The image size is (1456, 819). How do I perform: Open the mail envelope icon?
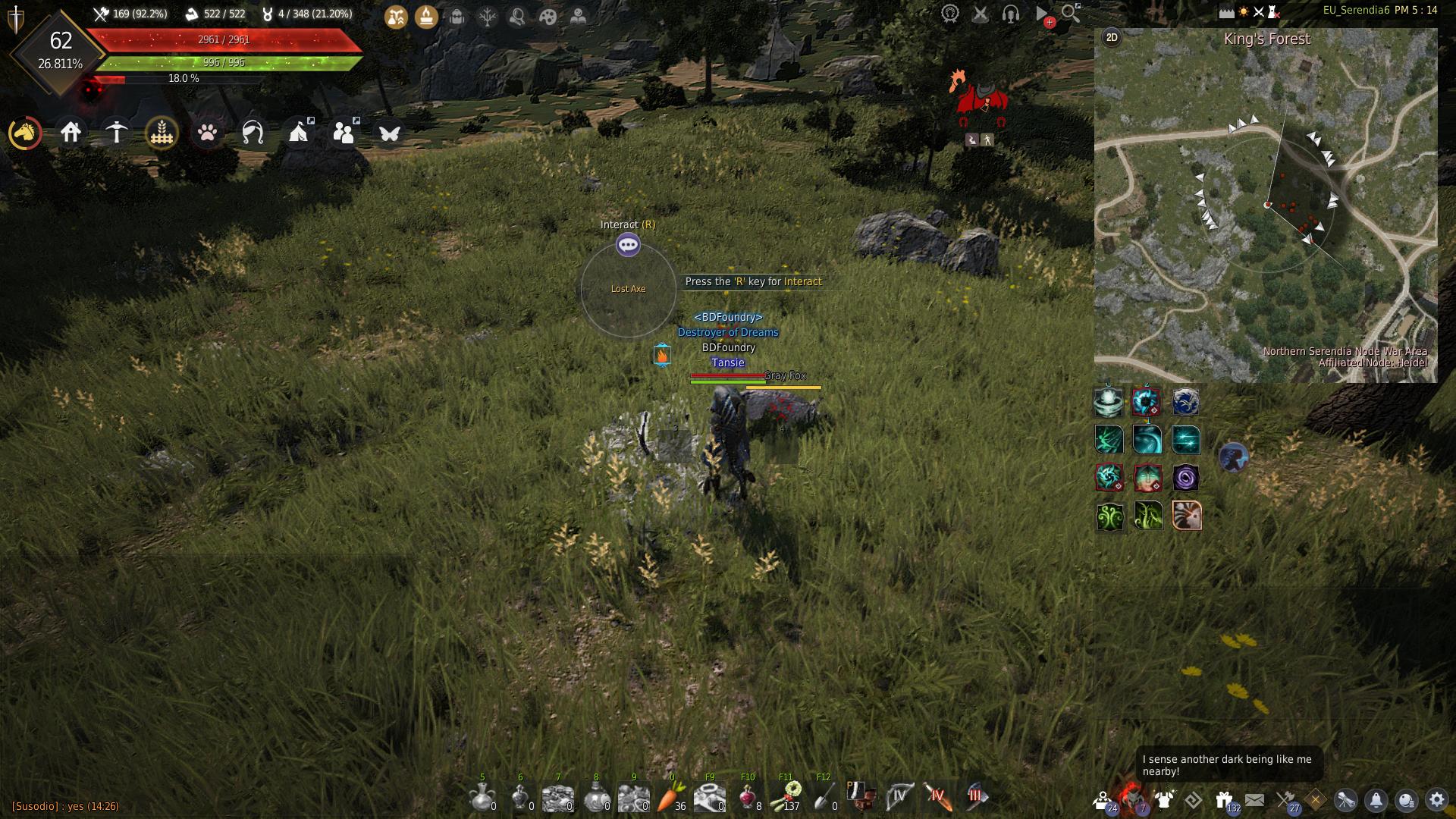pyautogui.click(x=1254, y=800)
